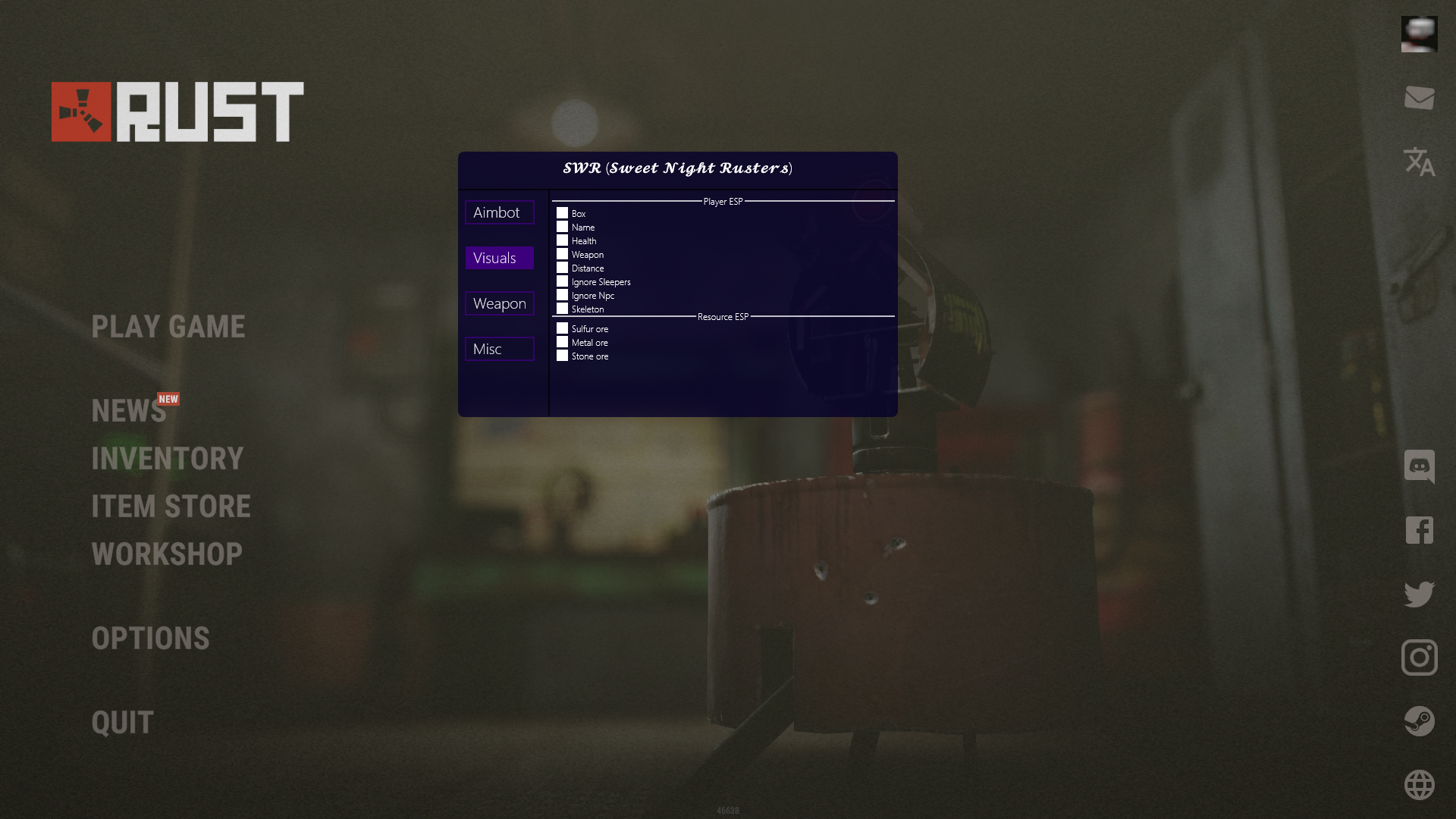Image resolution: width=1456 pixels, height=819 pixels.
Task: Open the mail envelope icon
Action: click(1420, 99)
